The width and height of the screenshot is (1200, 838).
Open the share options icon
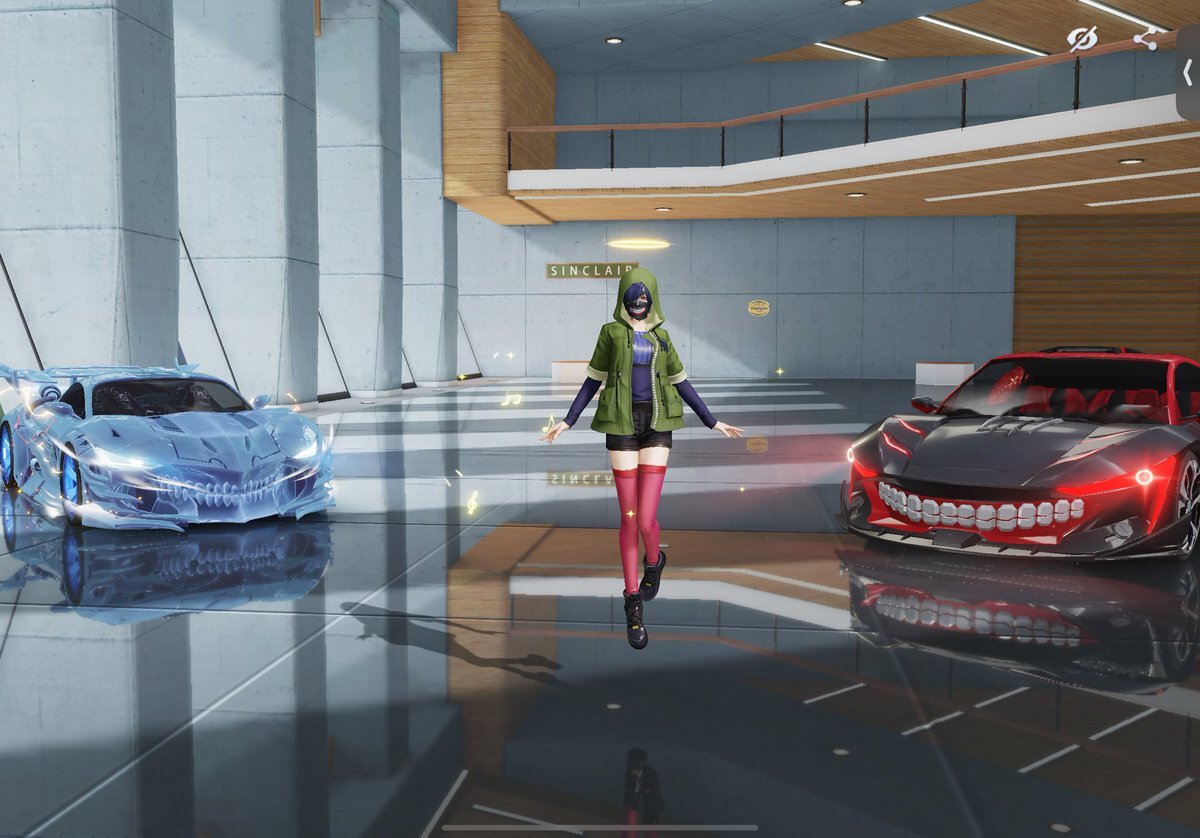(x=1145, y=39)
